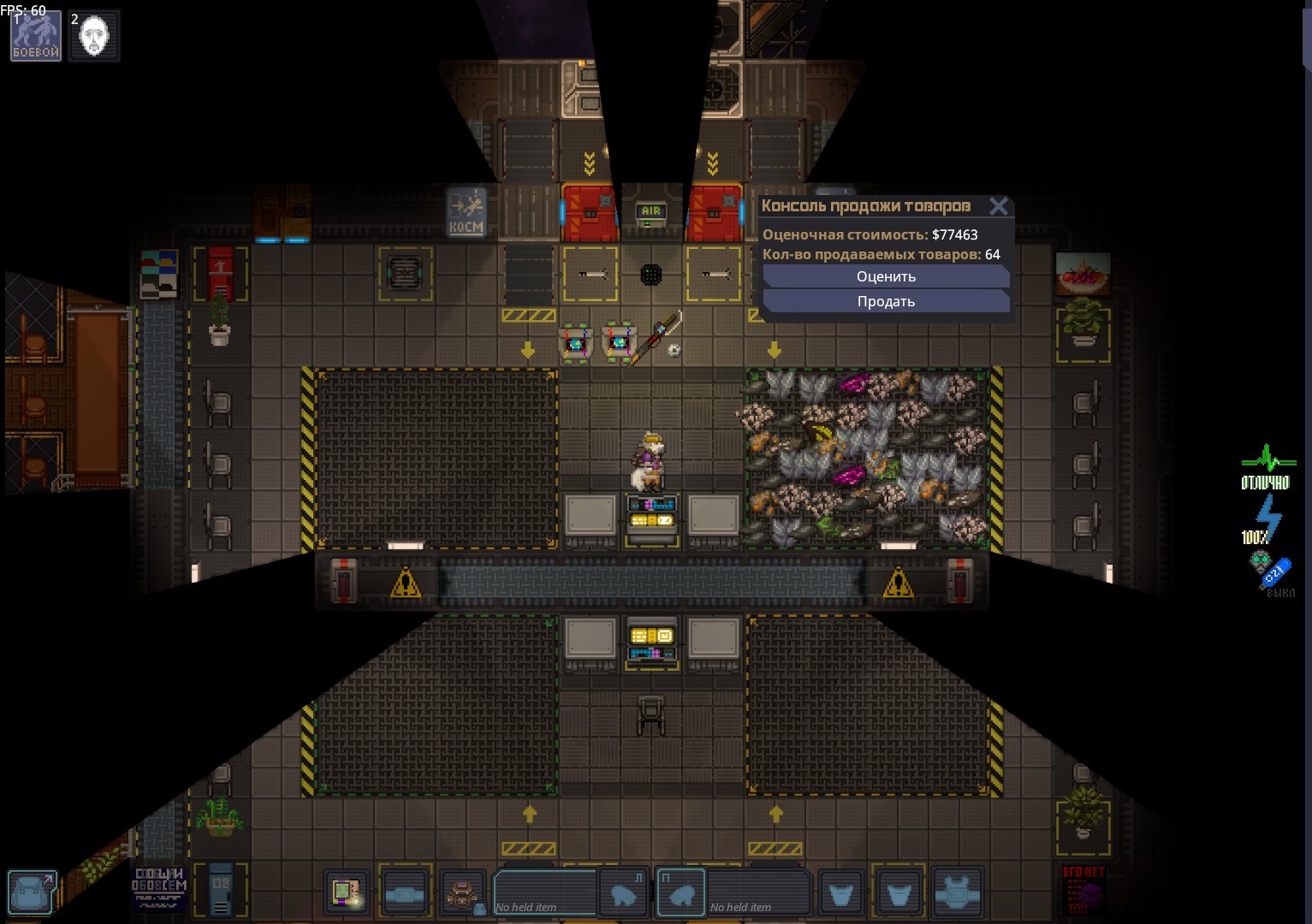The image size is (1312, 924).
Task: Activate the left hand (Л) slot
Action: [623, 894]
